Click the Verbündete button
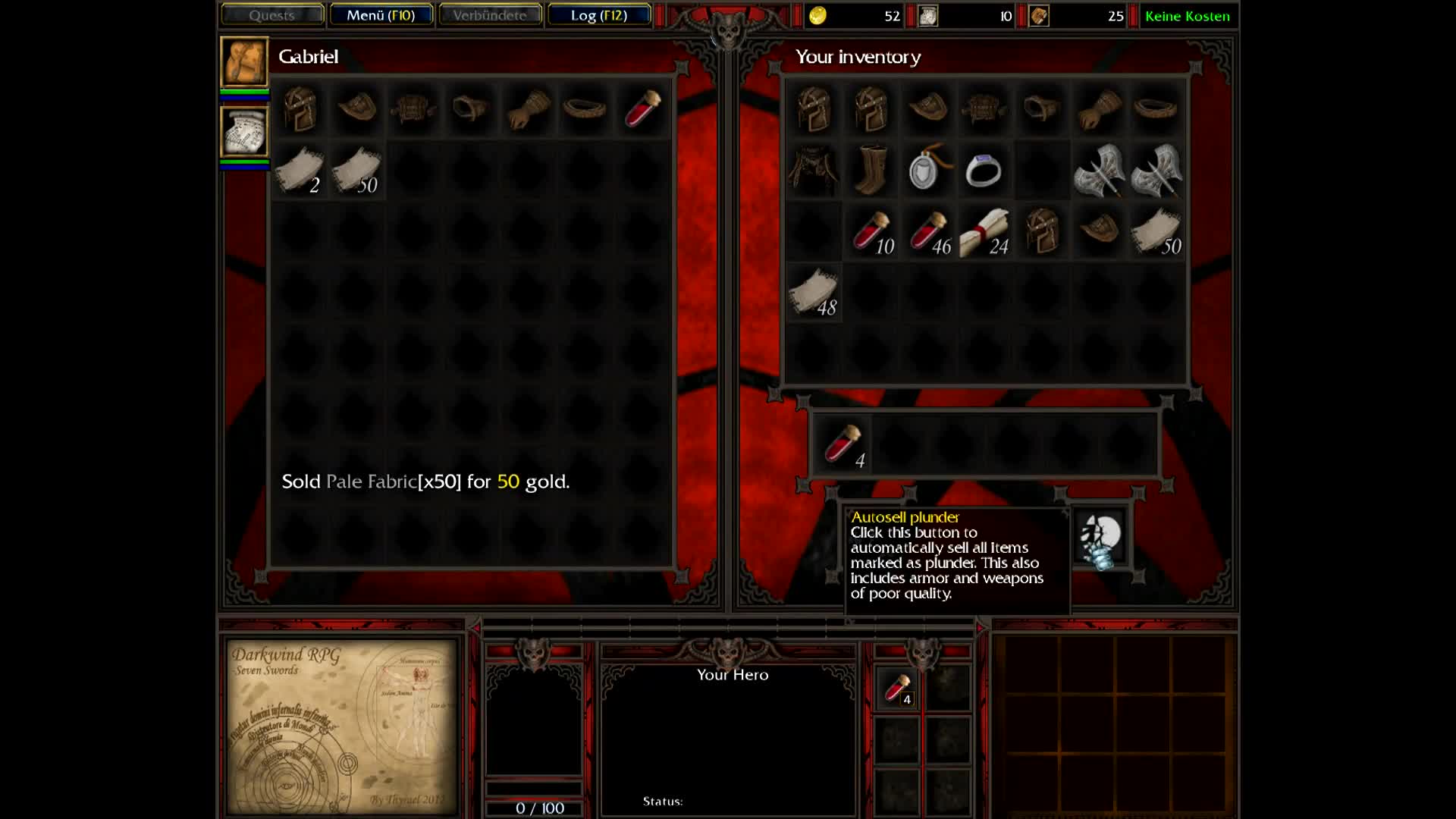 tap(490, 14)
